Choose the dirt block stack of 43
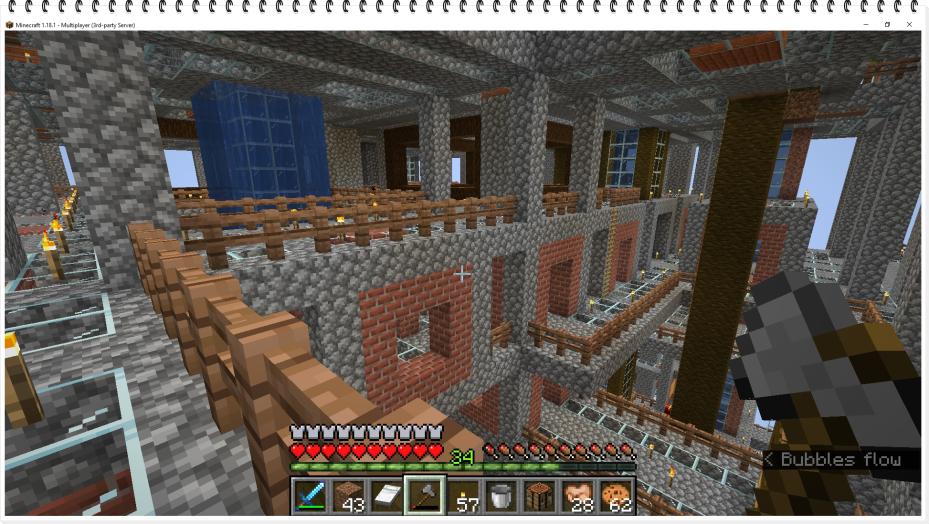Image resolution: width=929 pixels, height=524 pixels. (348, 495)
